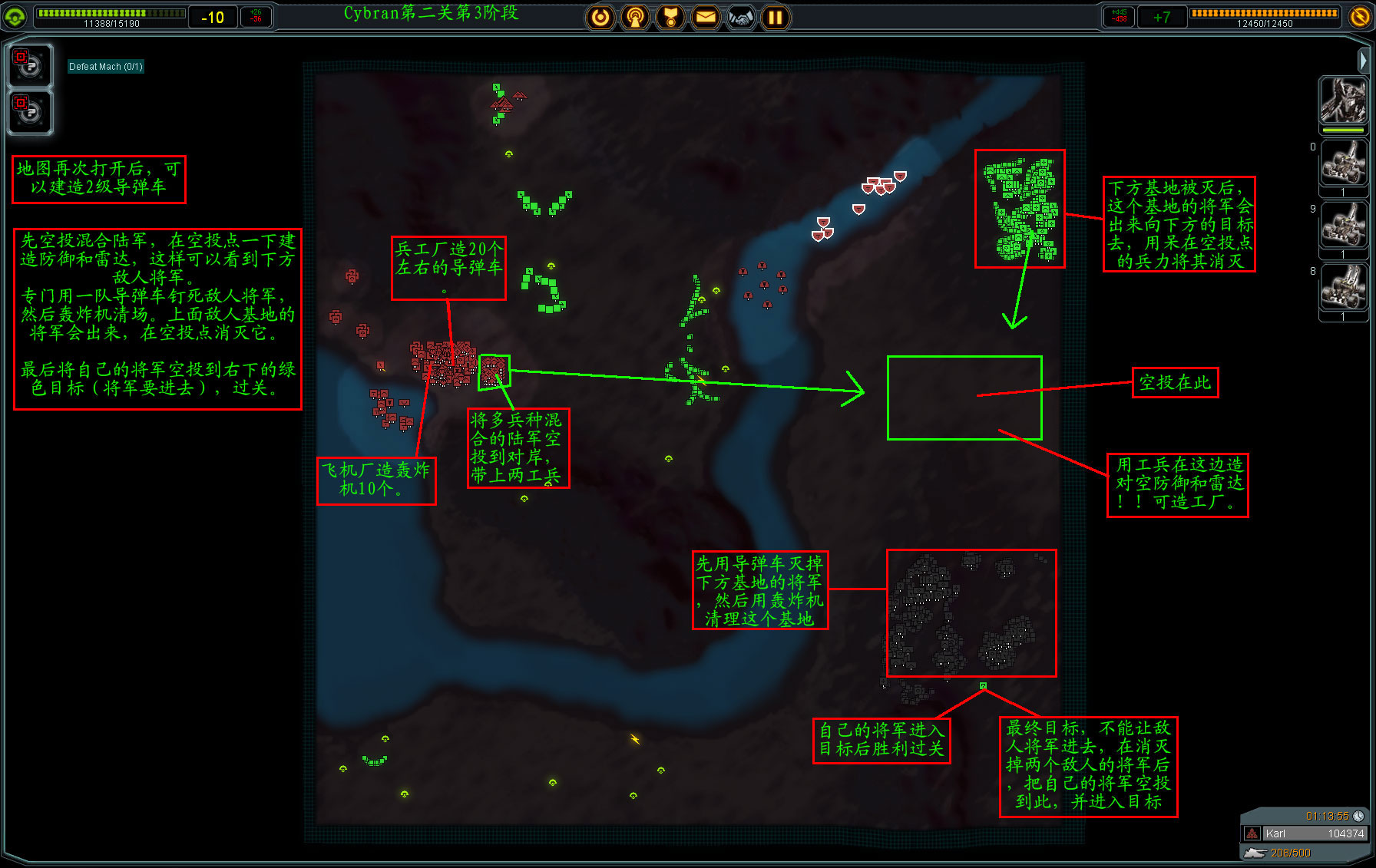The width and height of the screenshot is (1376, 868).
Task: Open the main menu power icon
Action: (x=600, y=17)
